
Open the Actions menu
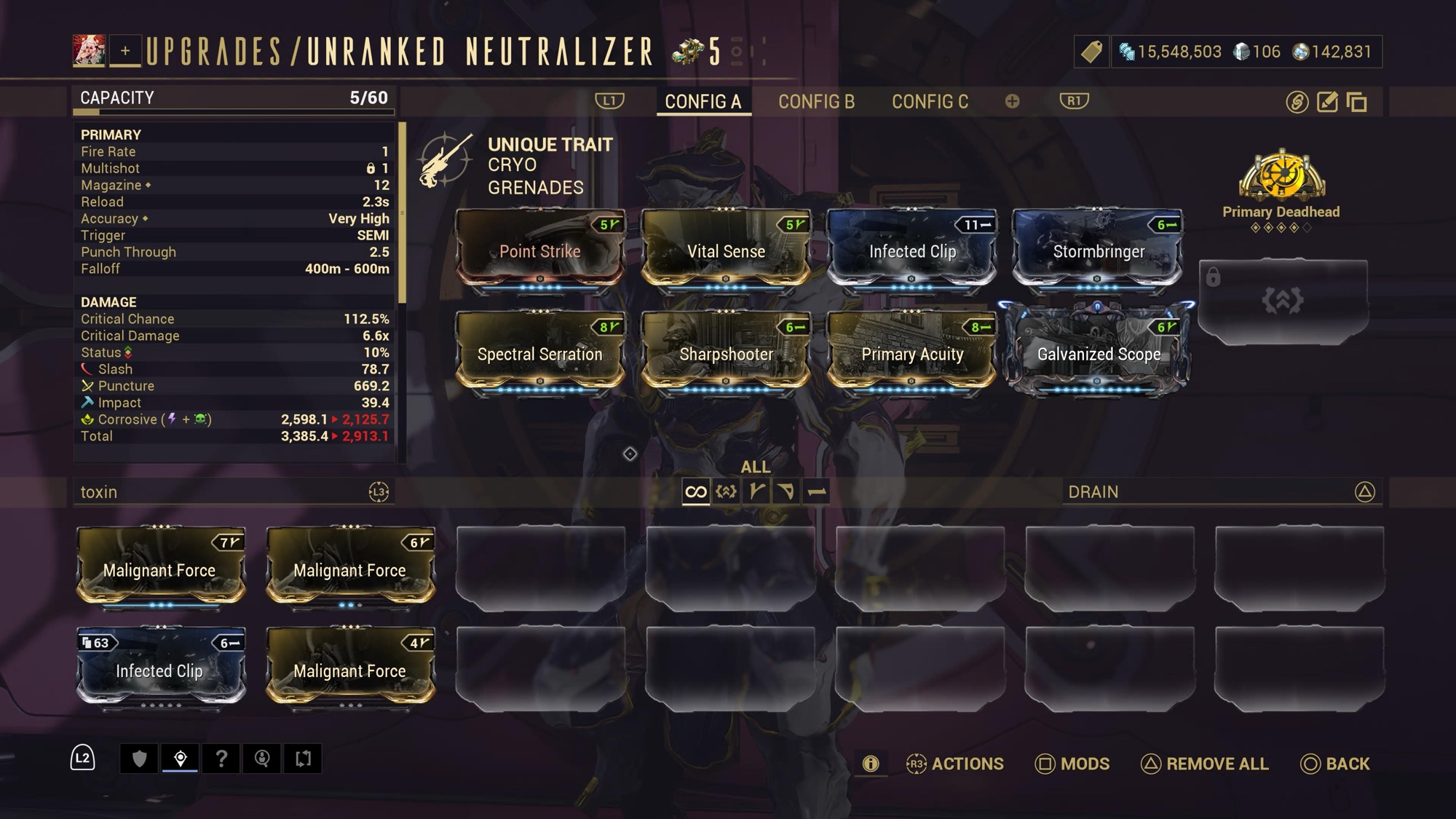pos(954,764)
